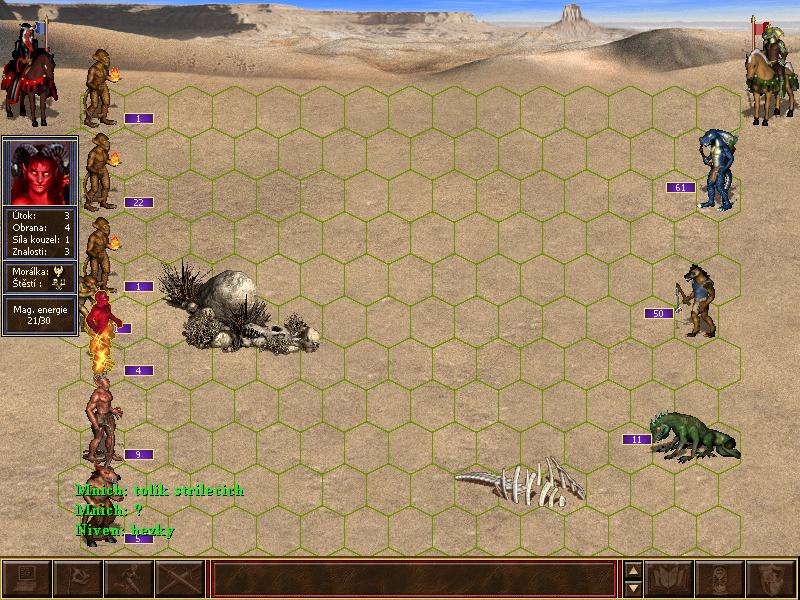Click the red demon hero portrait
This screenshot has width=800, height=600.
coord(40,172)
